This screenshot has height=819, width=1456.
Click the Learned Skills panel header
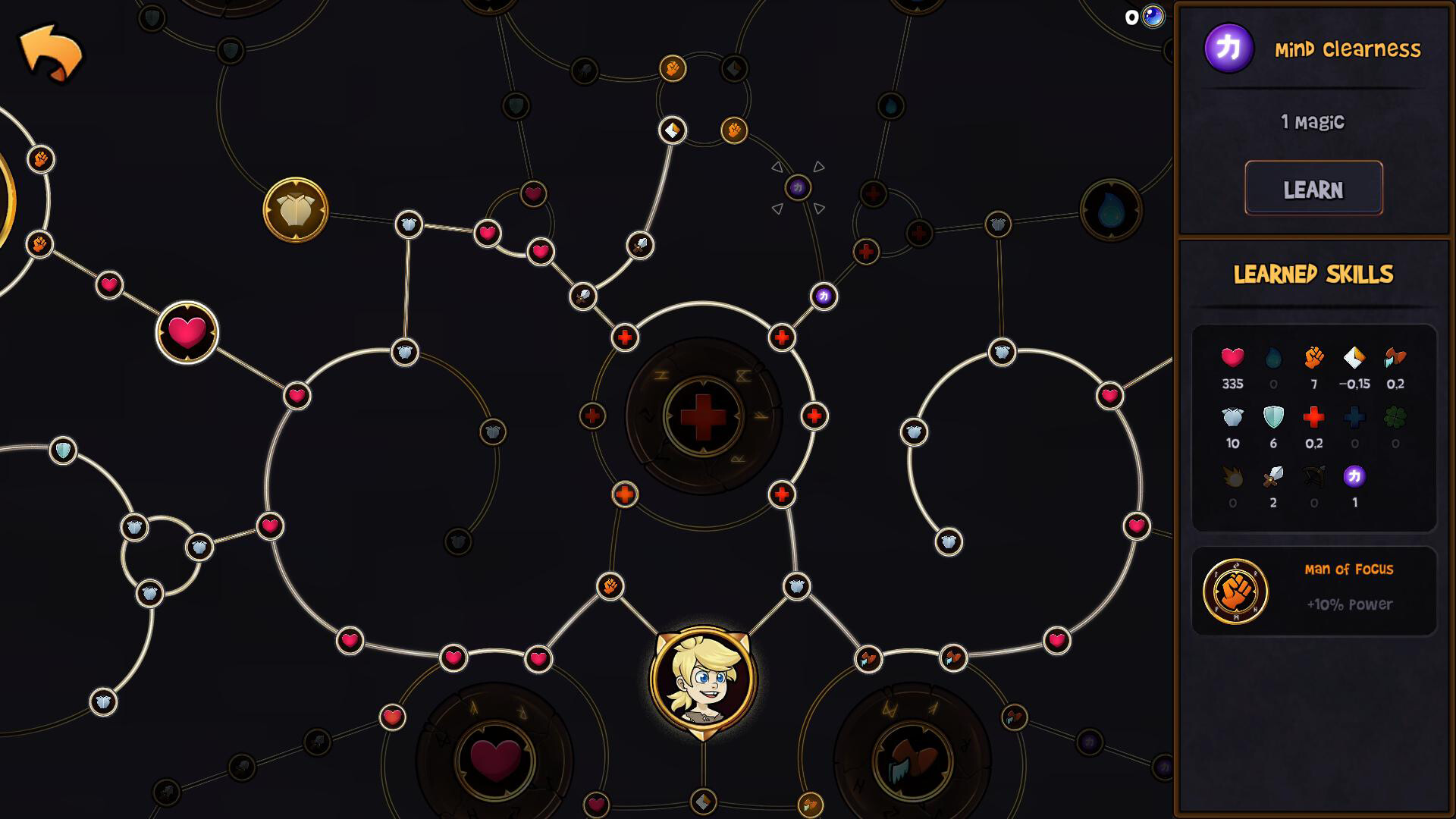point(1314,273)
